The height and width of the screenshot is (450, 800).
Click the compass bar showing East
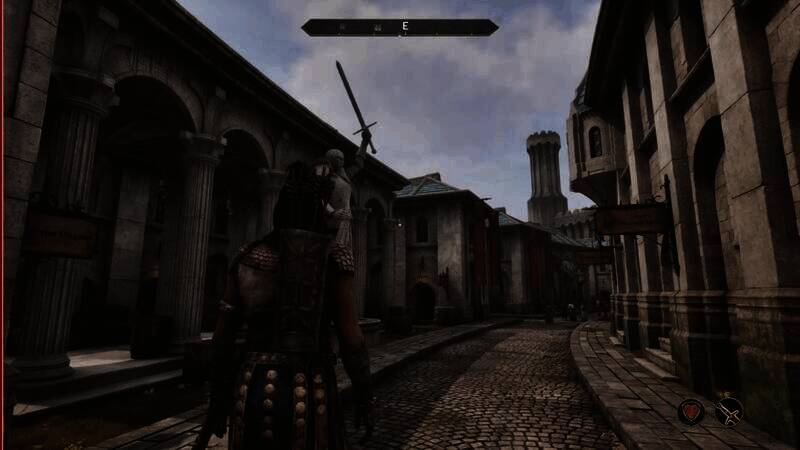[400, 27]
